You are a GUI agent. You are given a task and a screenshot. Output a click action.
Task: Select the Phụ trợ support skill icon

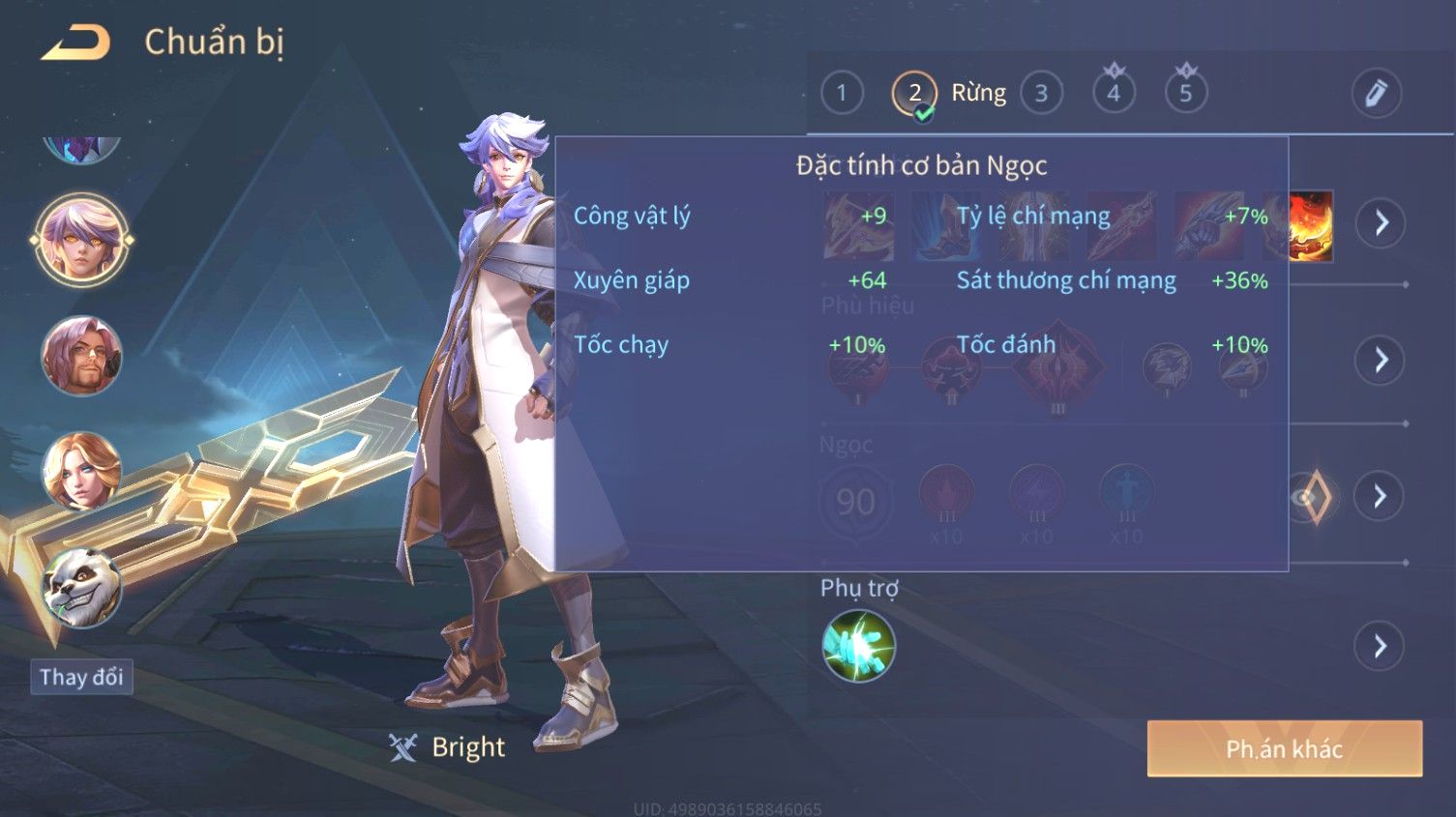858,646
